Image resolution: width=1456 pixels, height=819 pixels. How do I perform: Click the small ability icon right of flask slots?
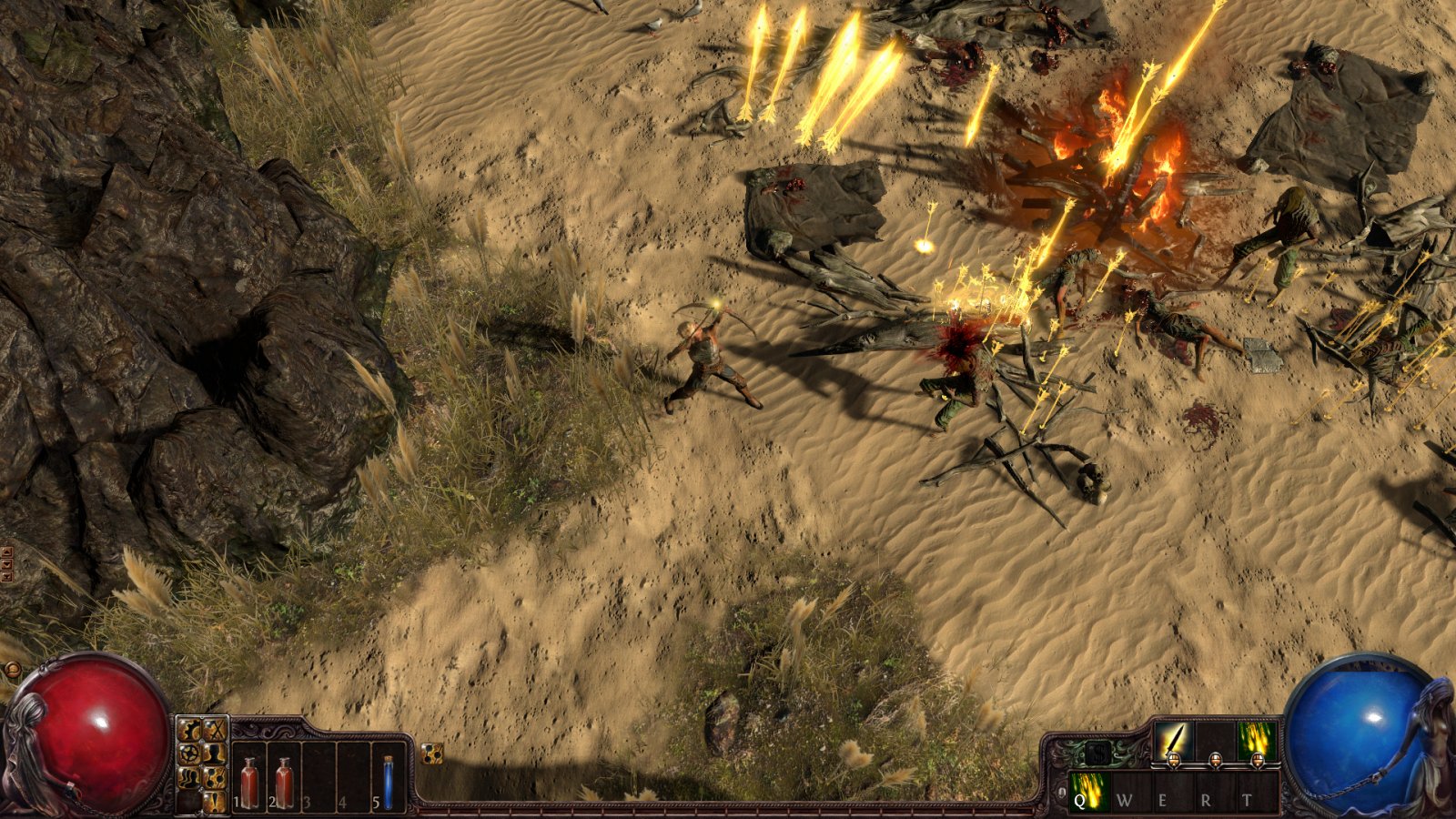tap(430, 753)
